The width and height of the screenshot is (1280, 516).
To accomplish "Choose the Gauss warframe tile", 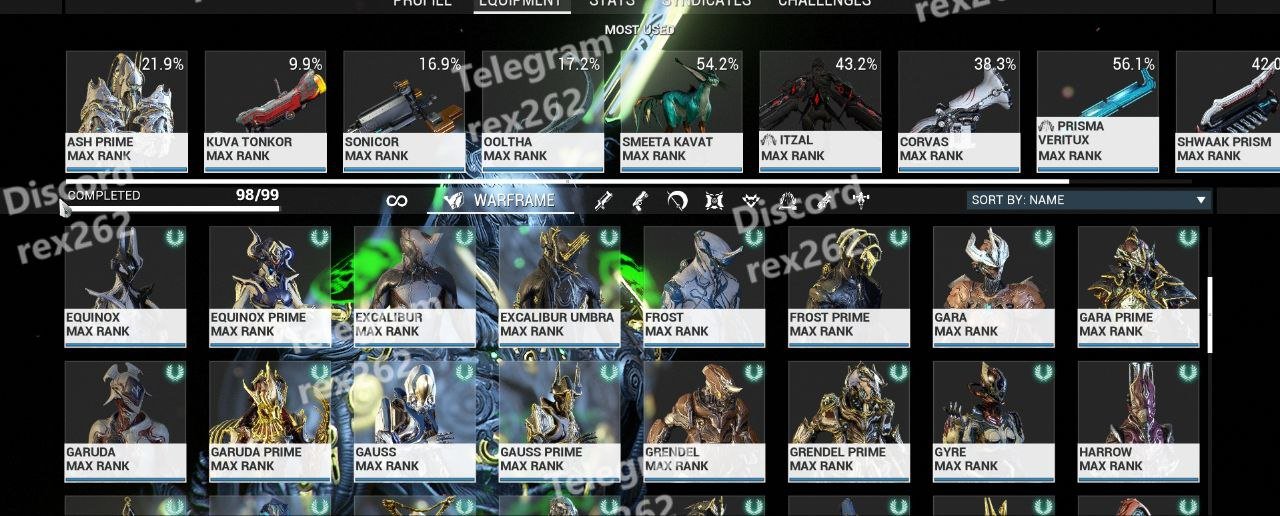I will click(414, 421).
